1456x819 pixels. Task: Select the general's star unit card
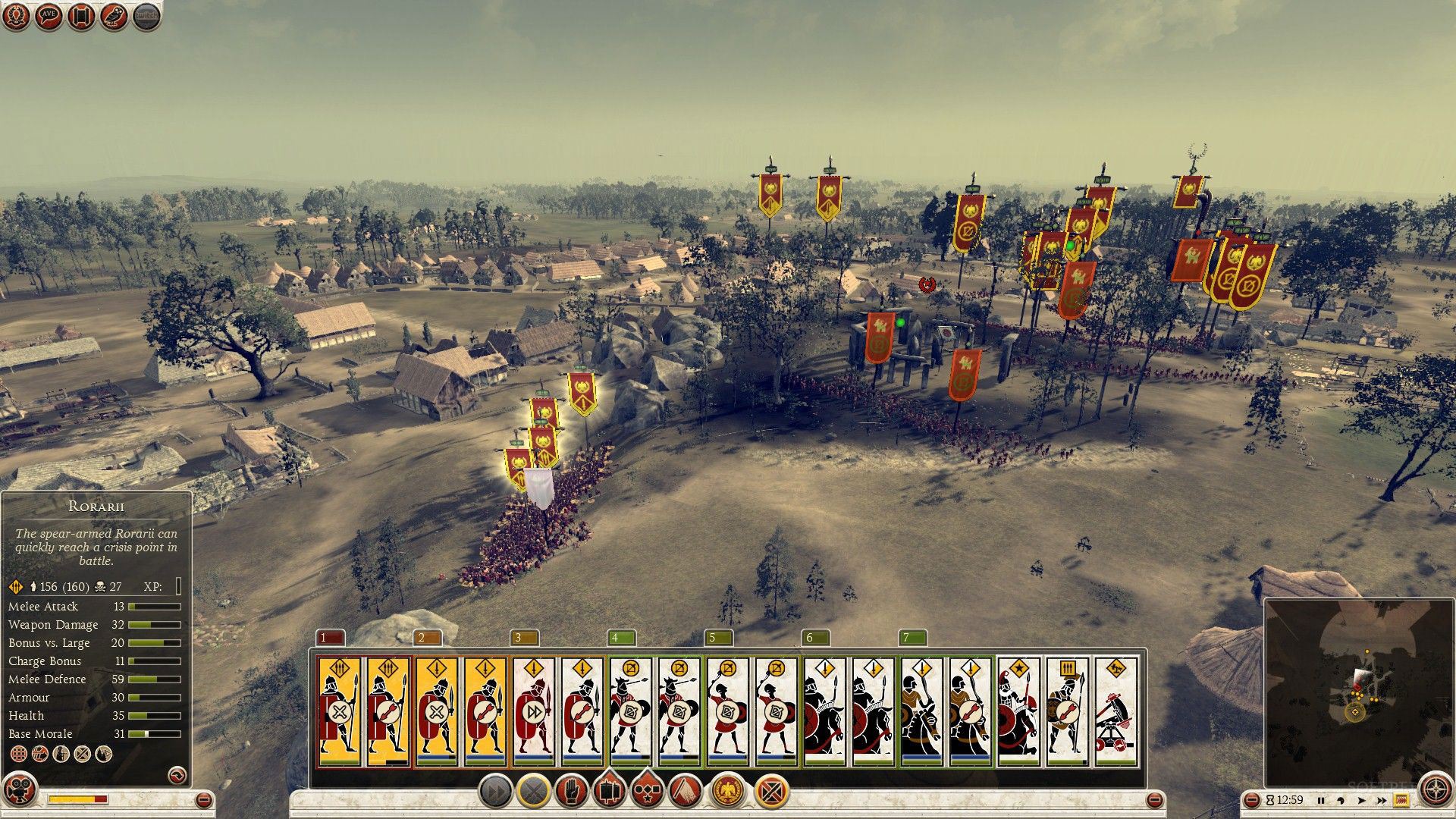click(x=1018, y=711)
